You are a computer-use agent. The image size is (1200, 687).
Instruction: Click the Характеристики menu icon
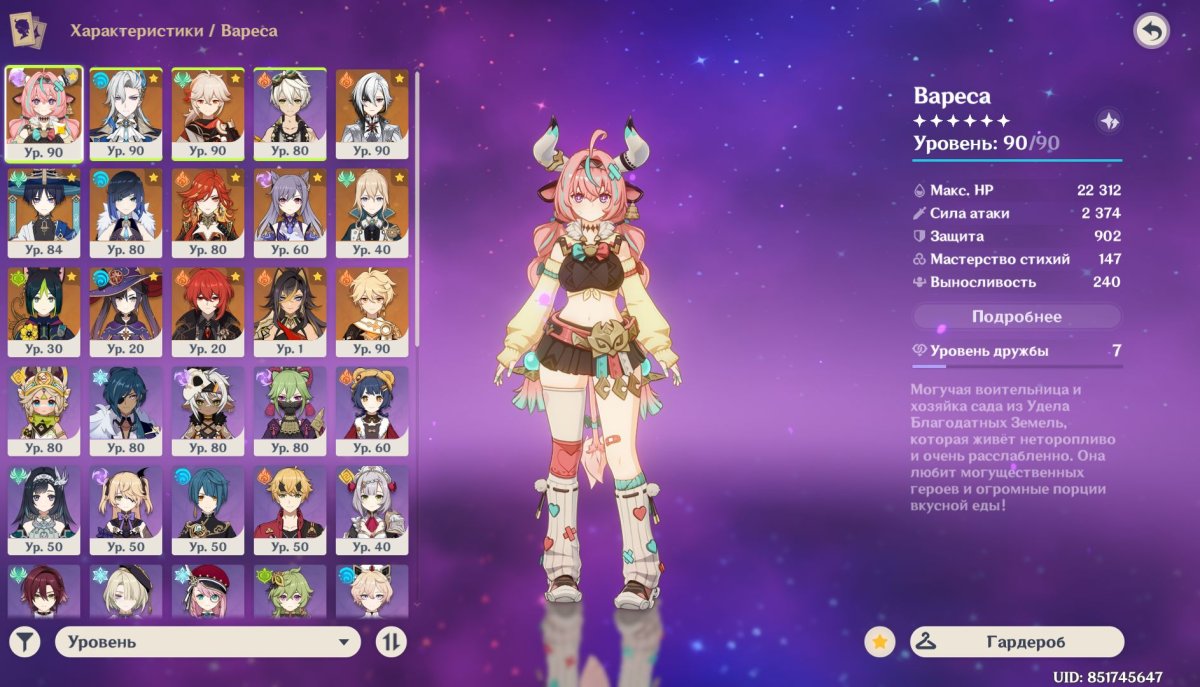pyautogui.click(x=28, y=30)
